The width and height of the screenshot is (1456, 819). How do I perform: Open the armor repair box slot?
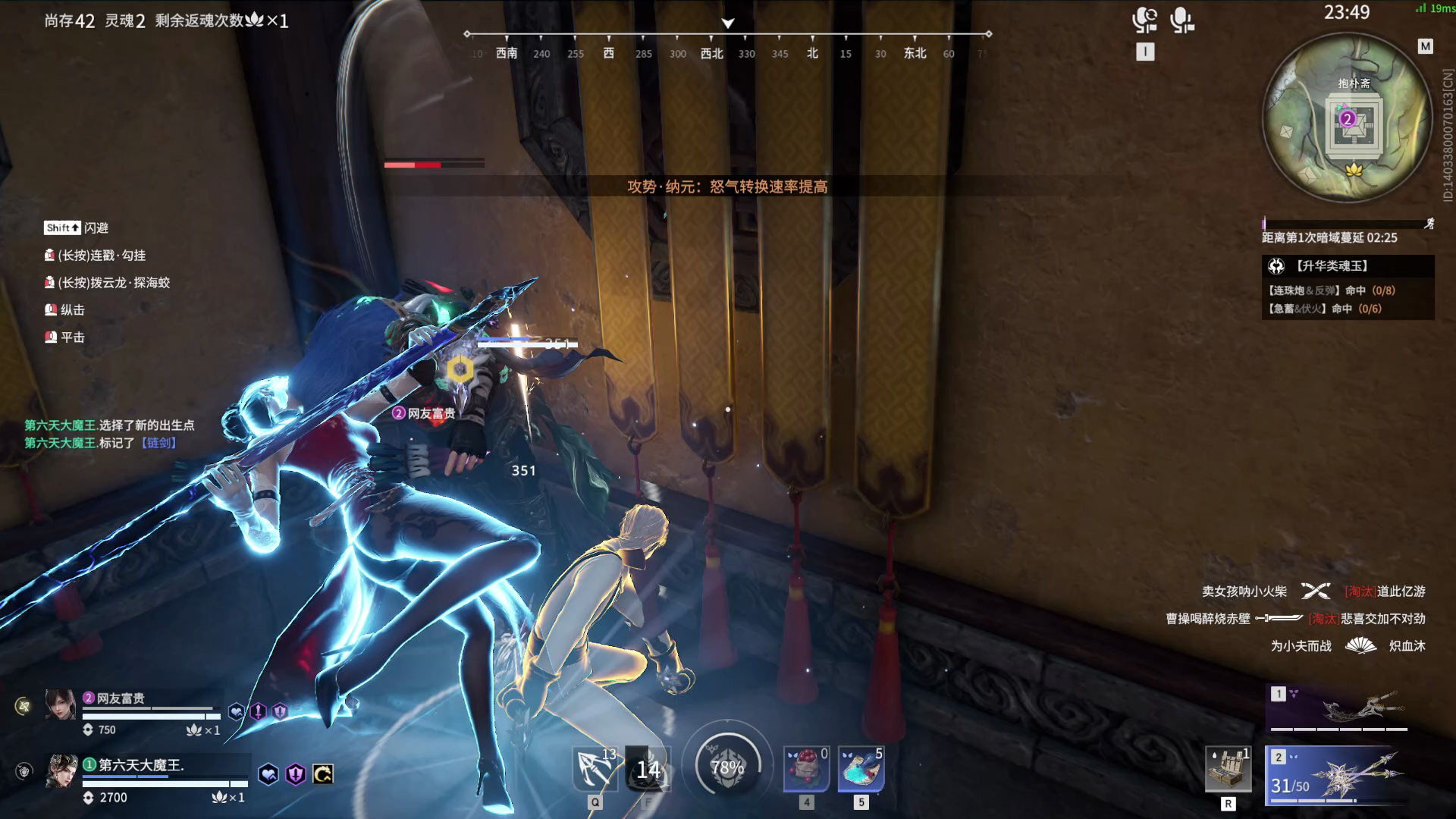pos(1228,770)
